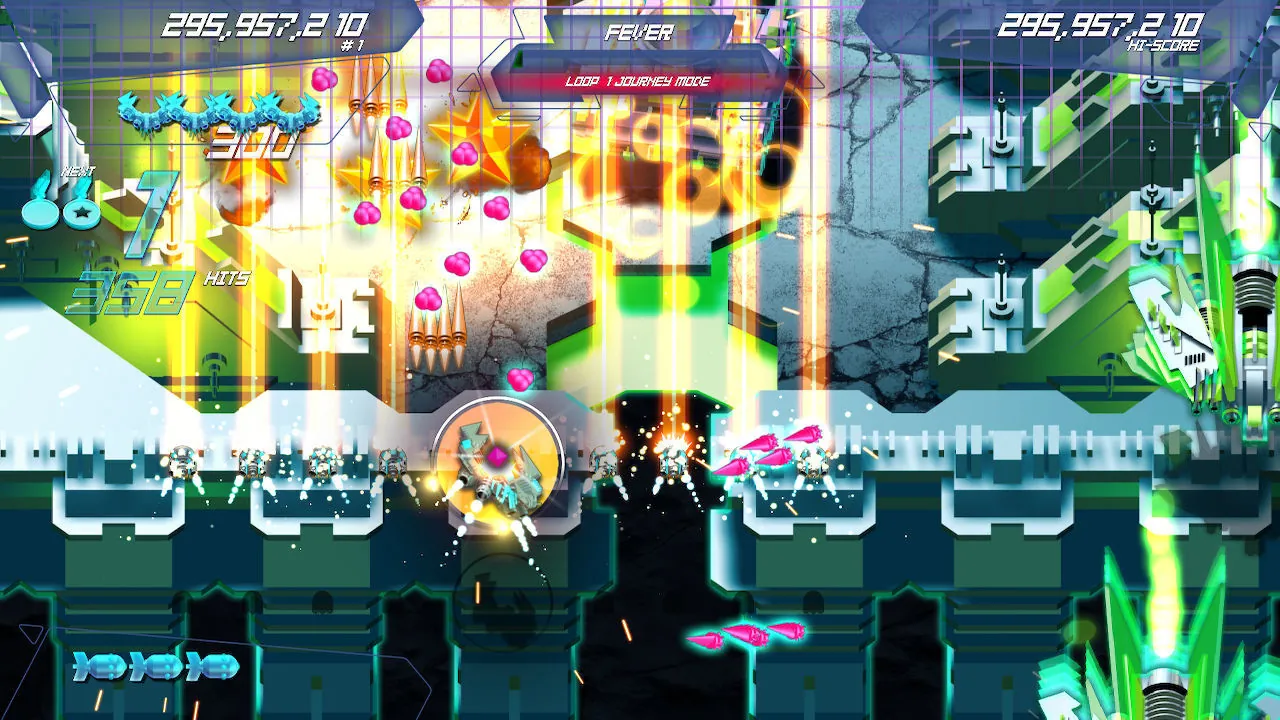Toggle the FEVER banner at top center
1280x720 pixels.
pos(638,32)
